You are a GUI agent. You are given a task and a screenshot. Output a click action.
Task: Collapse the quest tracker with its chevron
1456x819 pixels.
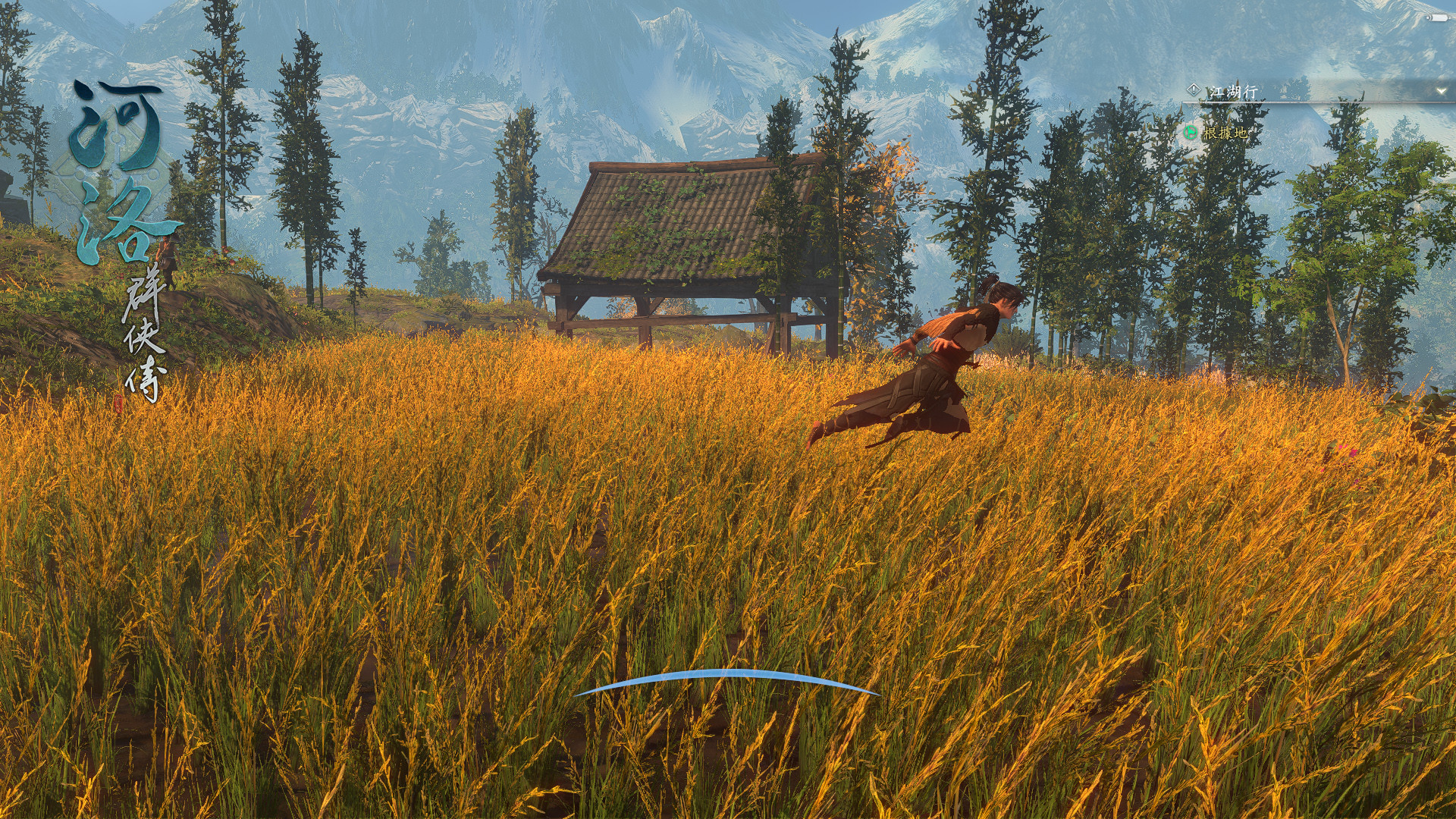click(x=1441, y=91)
